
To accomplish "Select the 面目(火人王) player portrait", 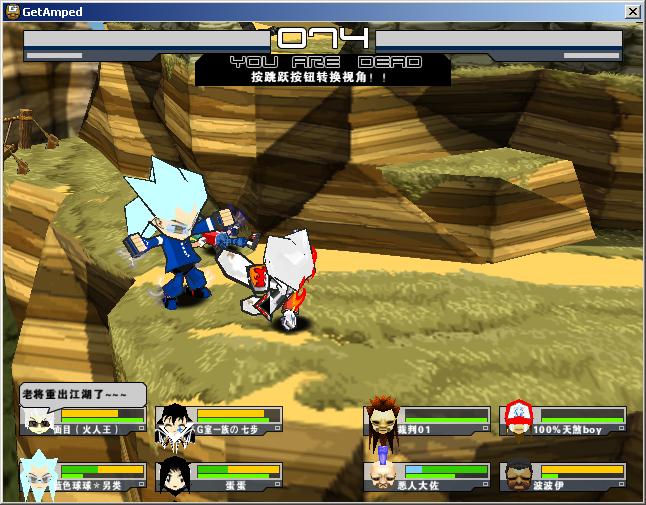I will (38, 421).
